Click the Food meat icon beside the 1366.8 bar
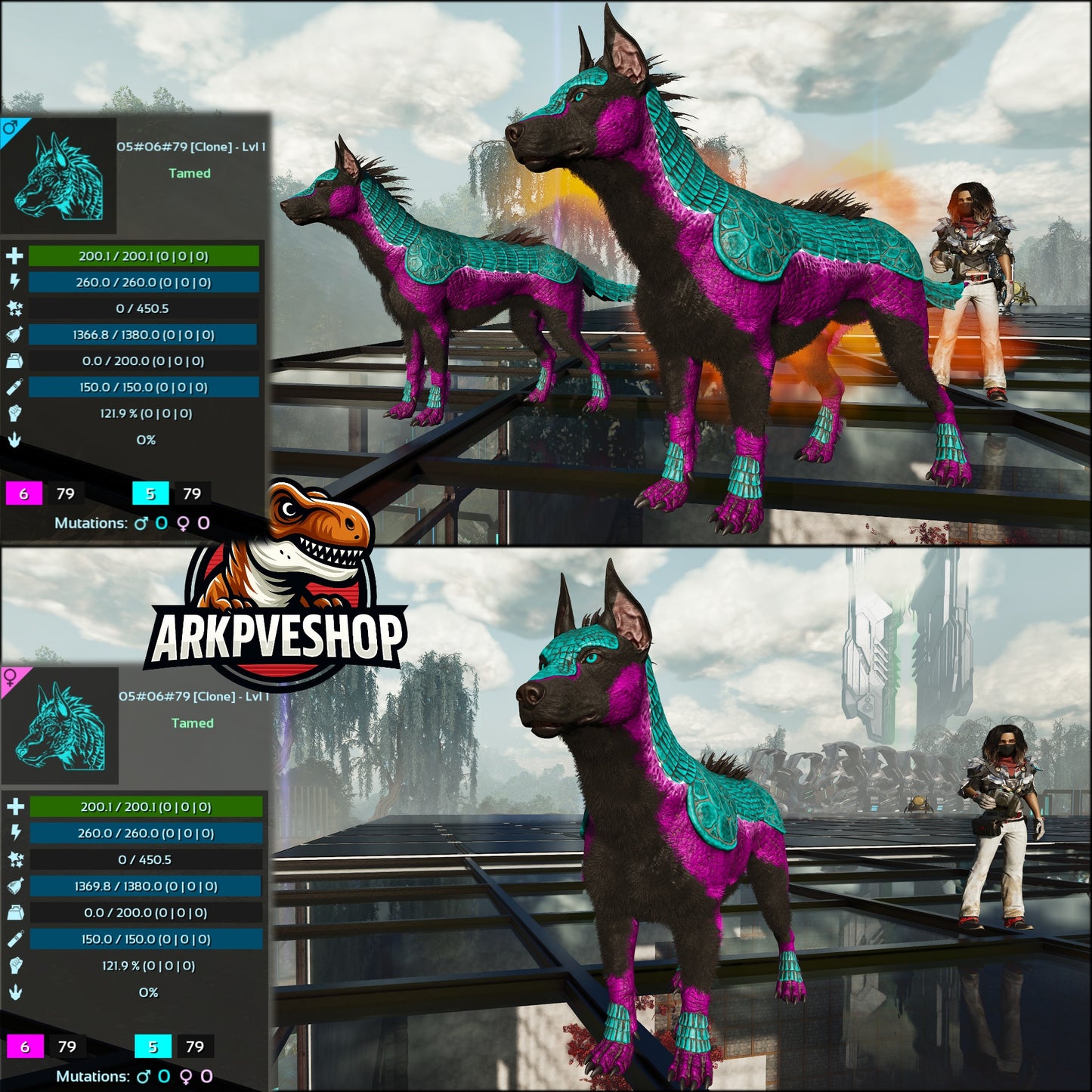1092x1092 pixels. tap(14, 334)
